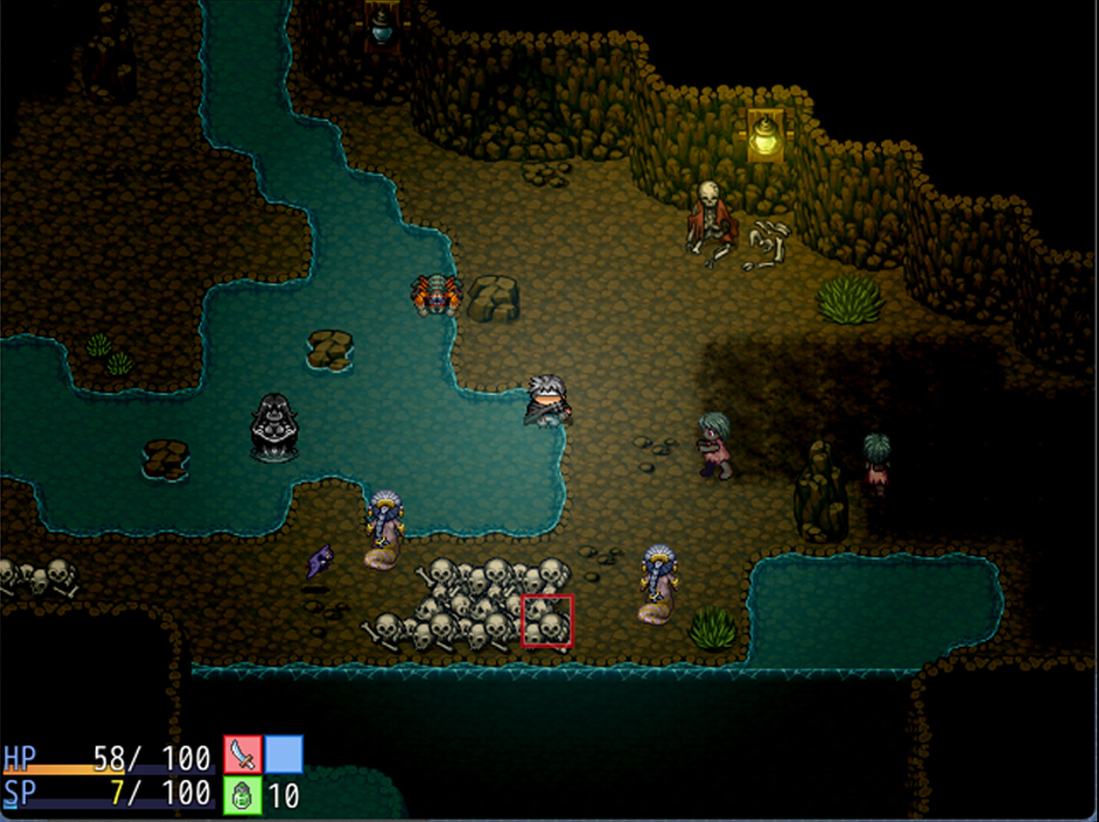1099x822 pixels.
Task: Use the green potion item slot
Action: (x=242, y=795)
